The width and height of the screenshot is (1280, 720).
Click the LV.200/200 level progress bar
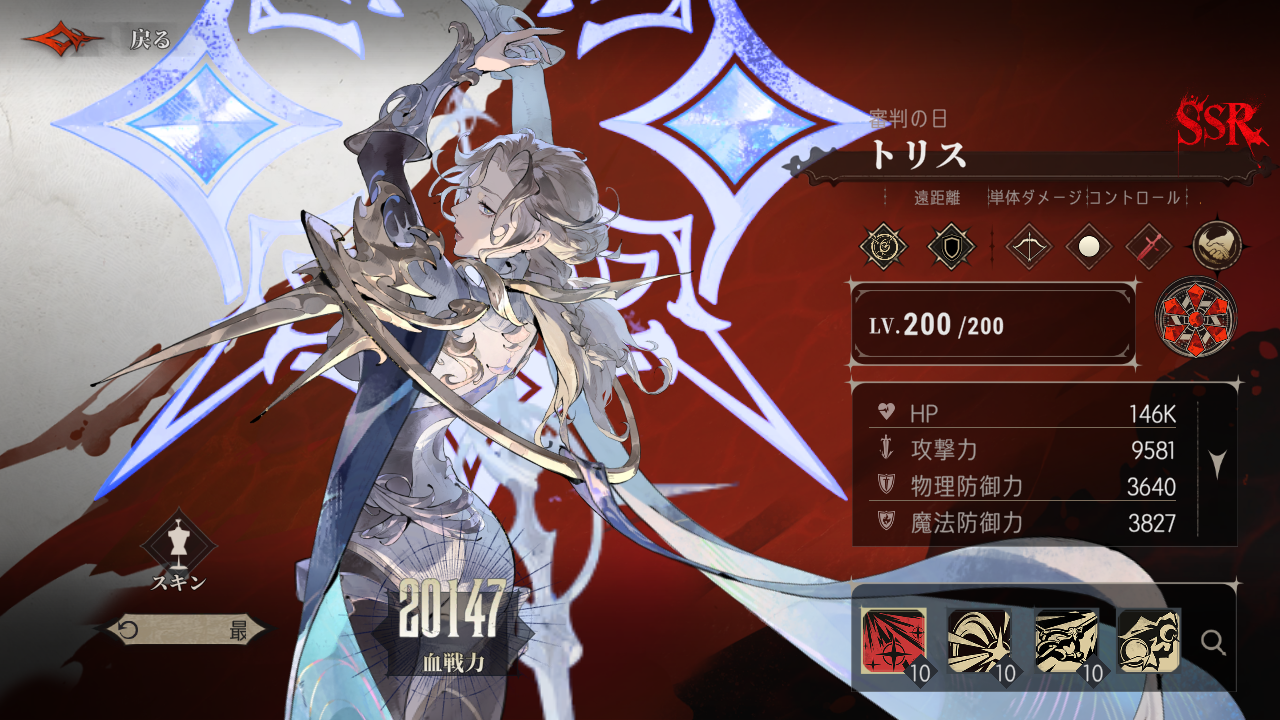point(993,325)
